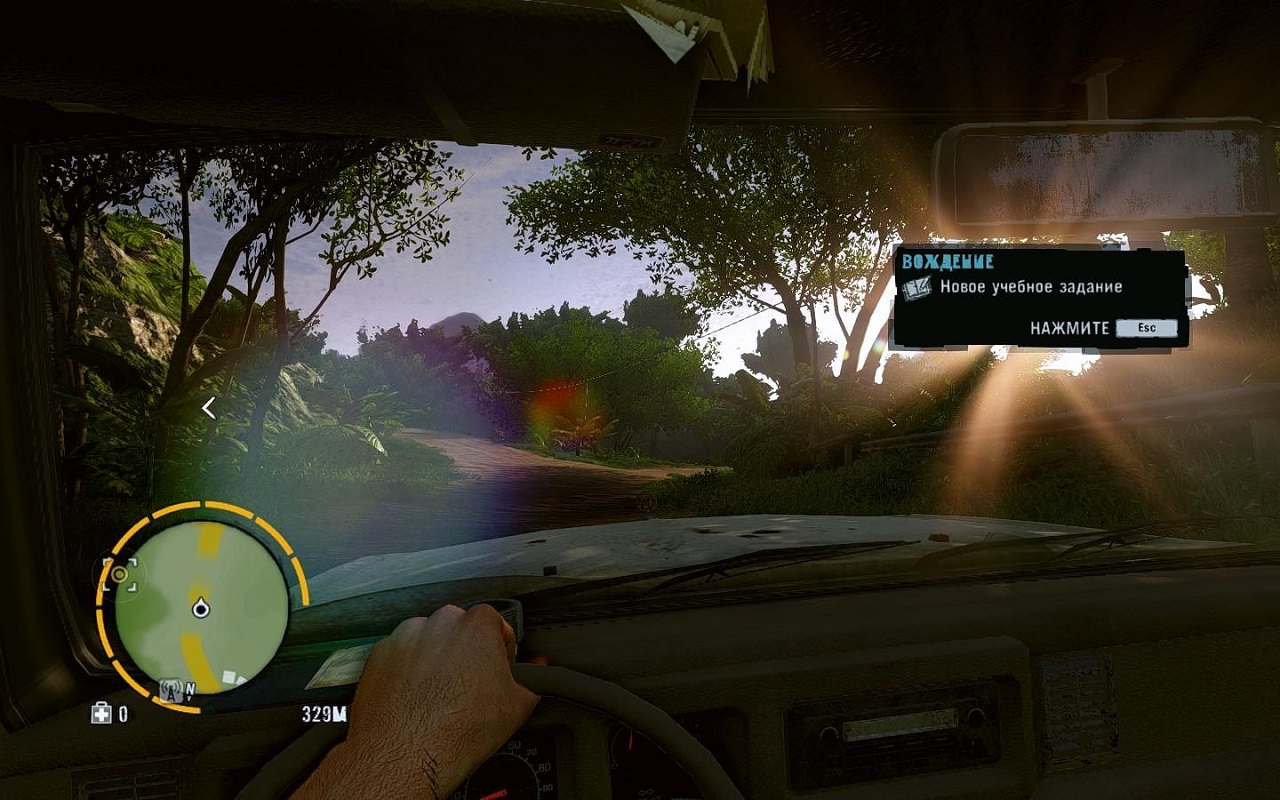
Task: Click the objective marker on minimap edge
Action: pyautogui.click(x=120, y=574)
